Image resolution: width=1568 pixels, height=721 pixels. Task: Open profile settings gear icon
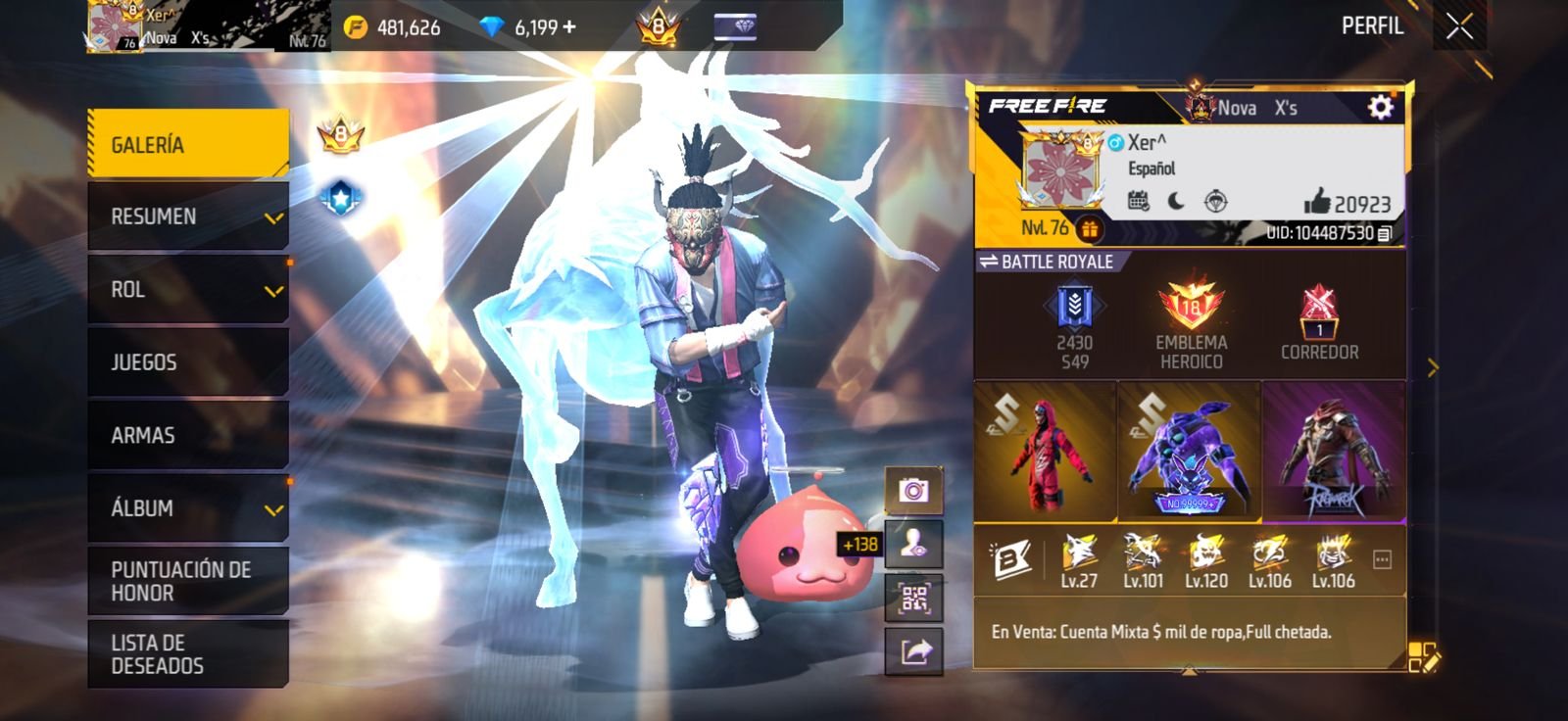pos(1380,107)
